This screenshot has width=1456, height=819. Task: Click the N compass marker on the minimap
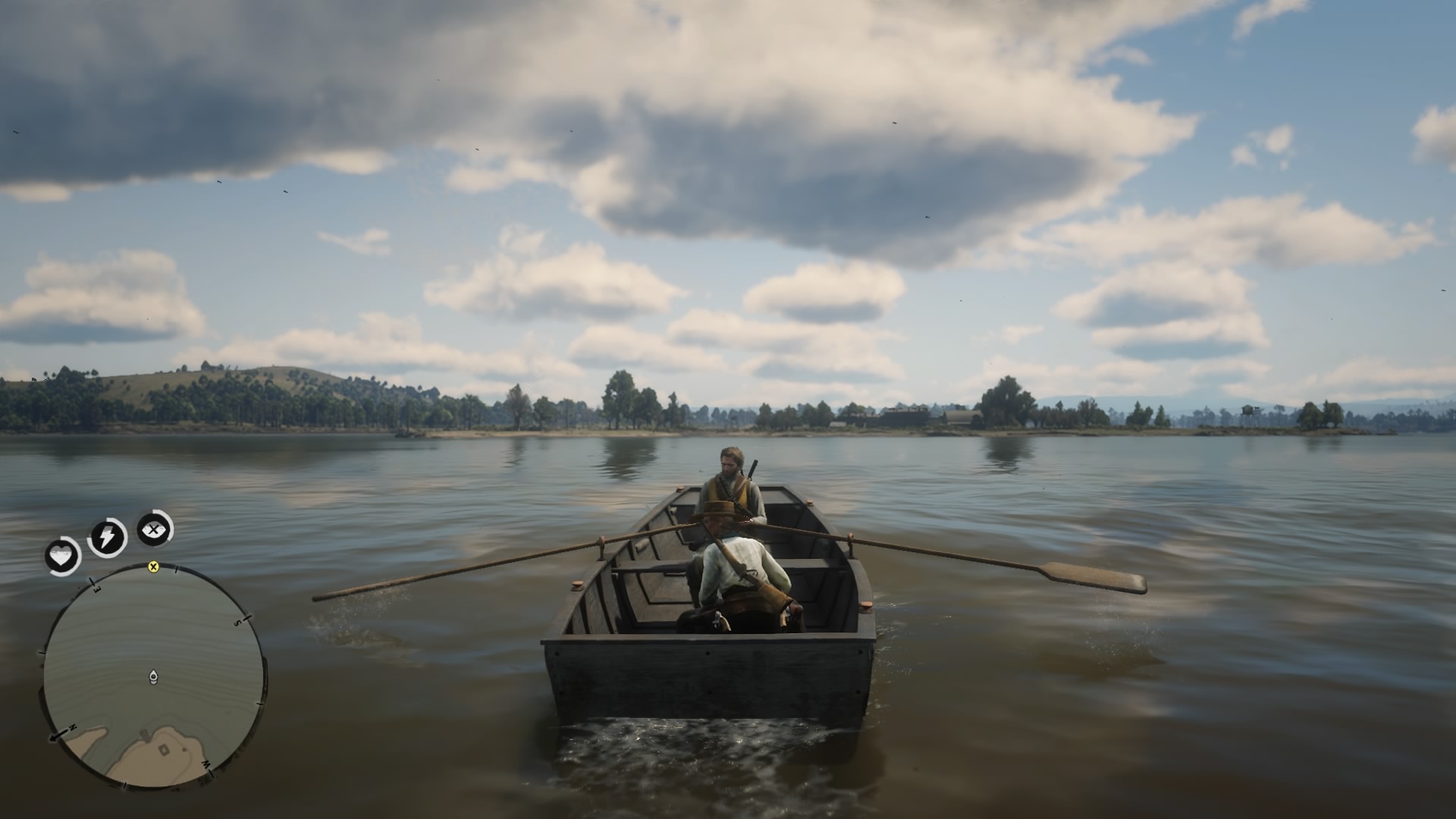73,726
